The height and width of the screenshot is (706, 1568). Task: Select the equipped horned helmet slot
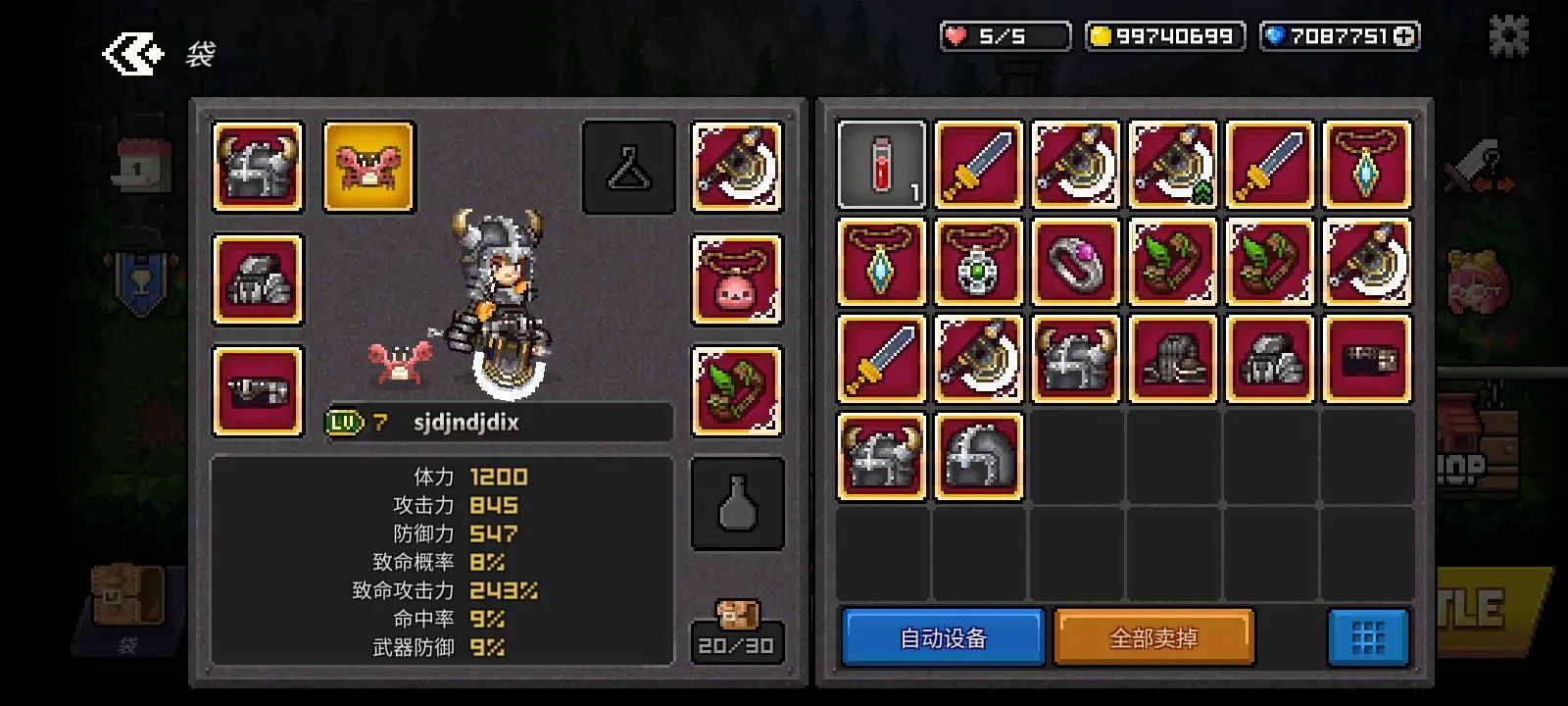pos(258,167)
